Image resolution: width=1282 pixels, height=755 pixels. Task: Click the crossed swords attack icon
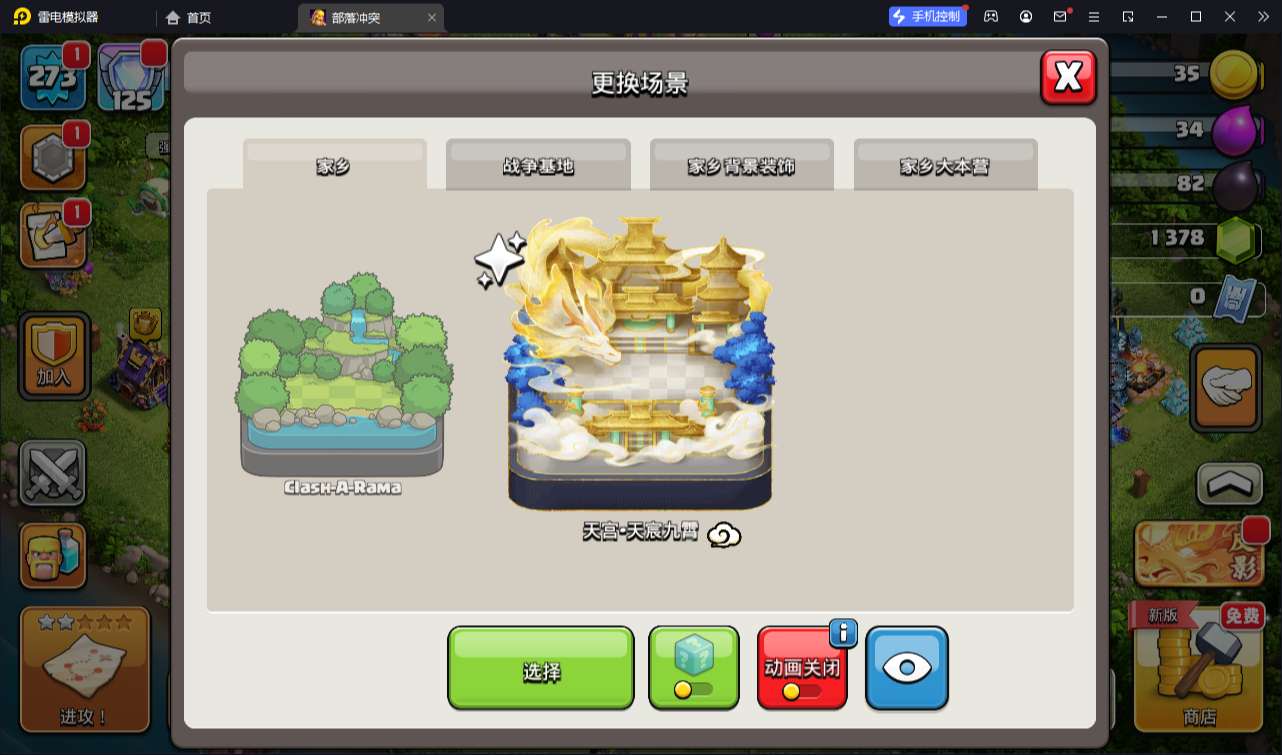52,472
